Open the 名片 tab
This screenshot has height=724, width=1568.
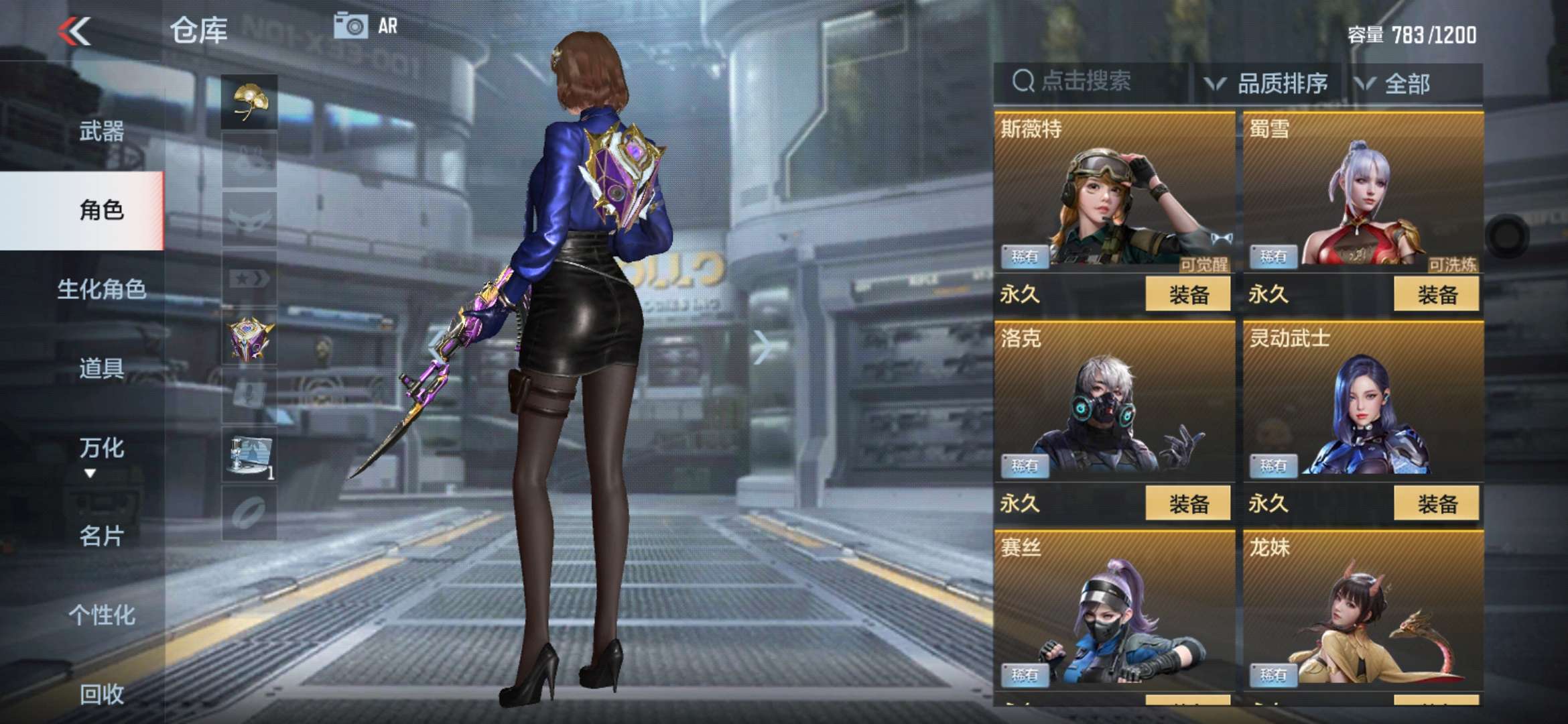(101, 536)
